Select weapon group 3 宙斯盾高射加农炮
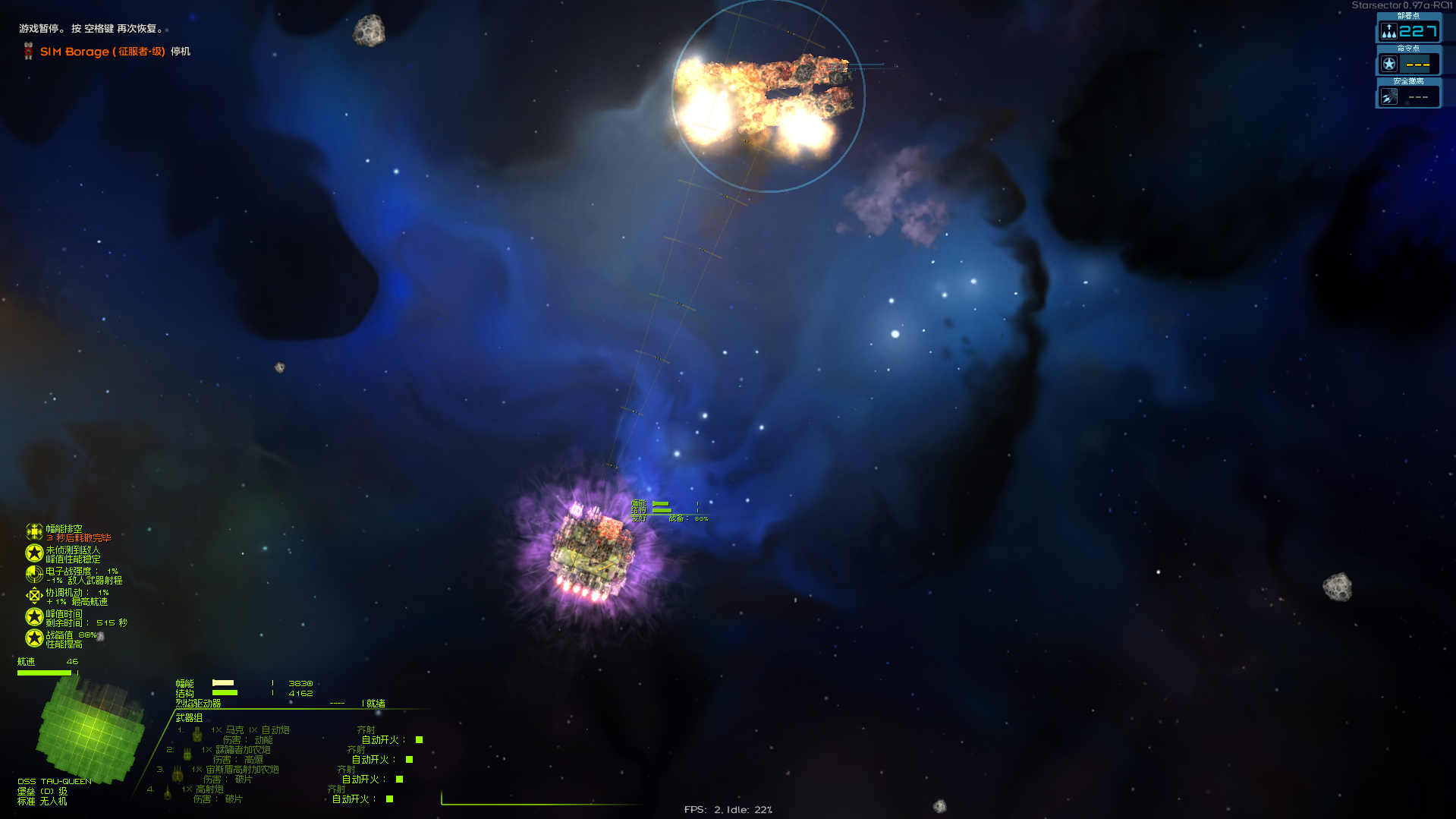 (235, 770)
